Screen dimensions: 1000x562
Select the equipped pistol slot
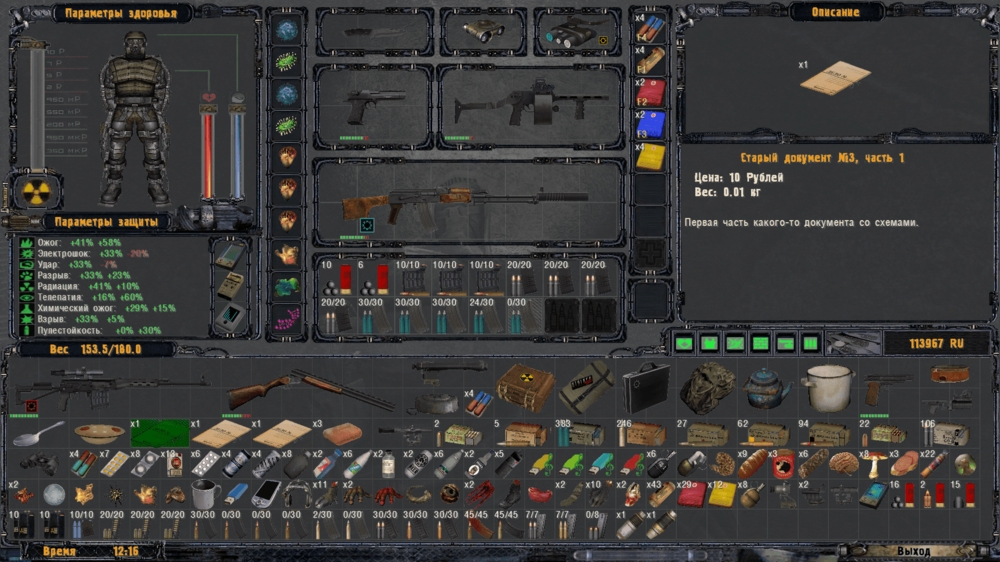click(x=372, y=105)
